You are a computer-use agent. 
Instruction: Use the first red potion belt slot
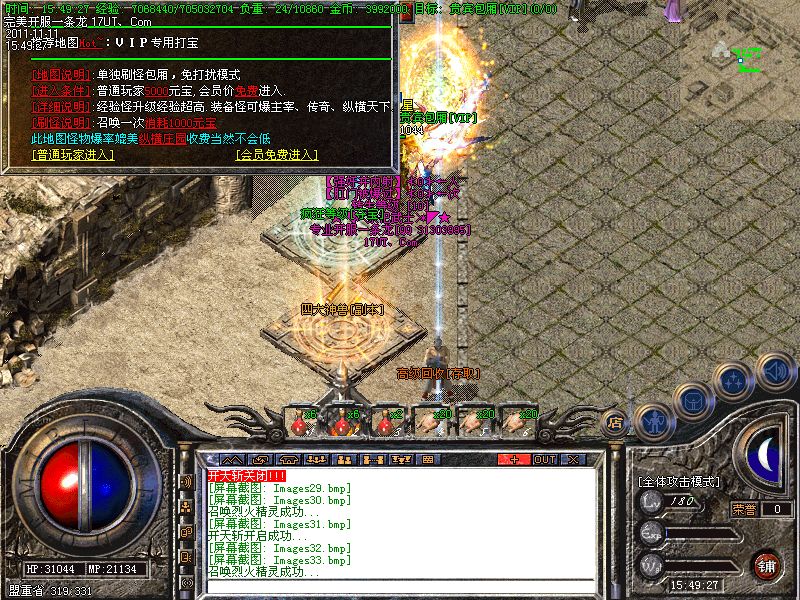click(x=298, y=422)
